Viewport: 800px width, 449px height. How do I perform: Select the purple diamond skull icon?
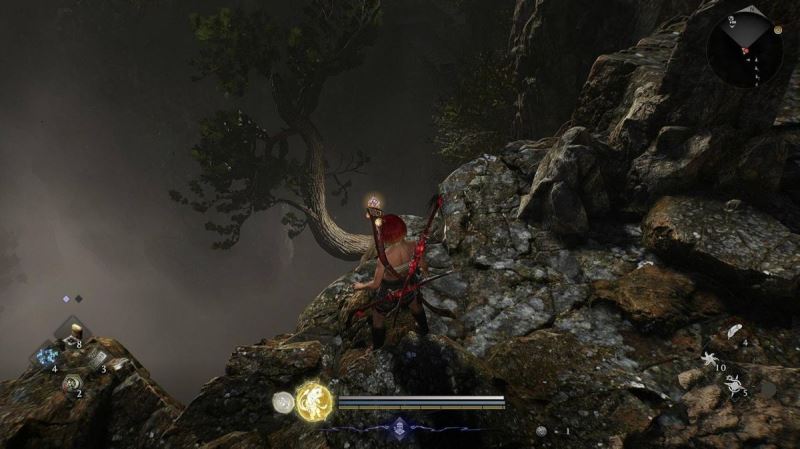401,426
